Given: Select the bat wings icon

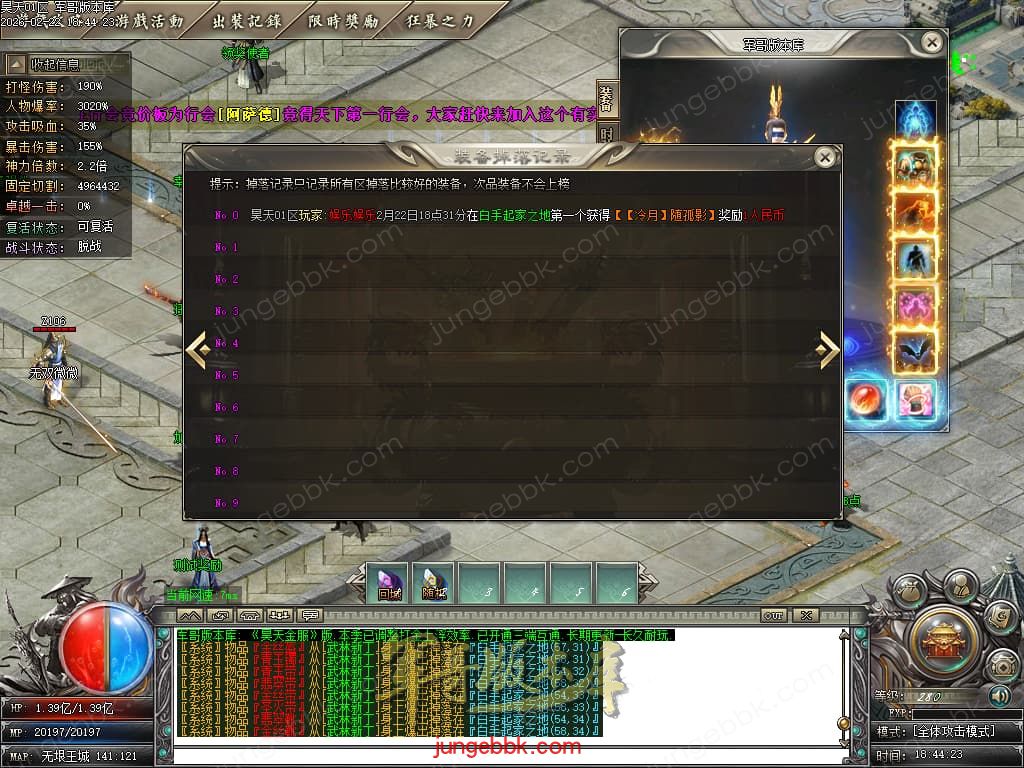Looking at the screenshot, I should coord(915,352).
